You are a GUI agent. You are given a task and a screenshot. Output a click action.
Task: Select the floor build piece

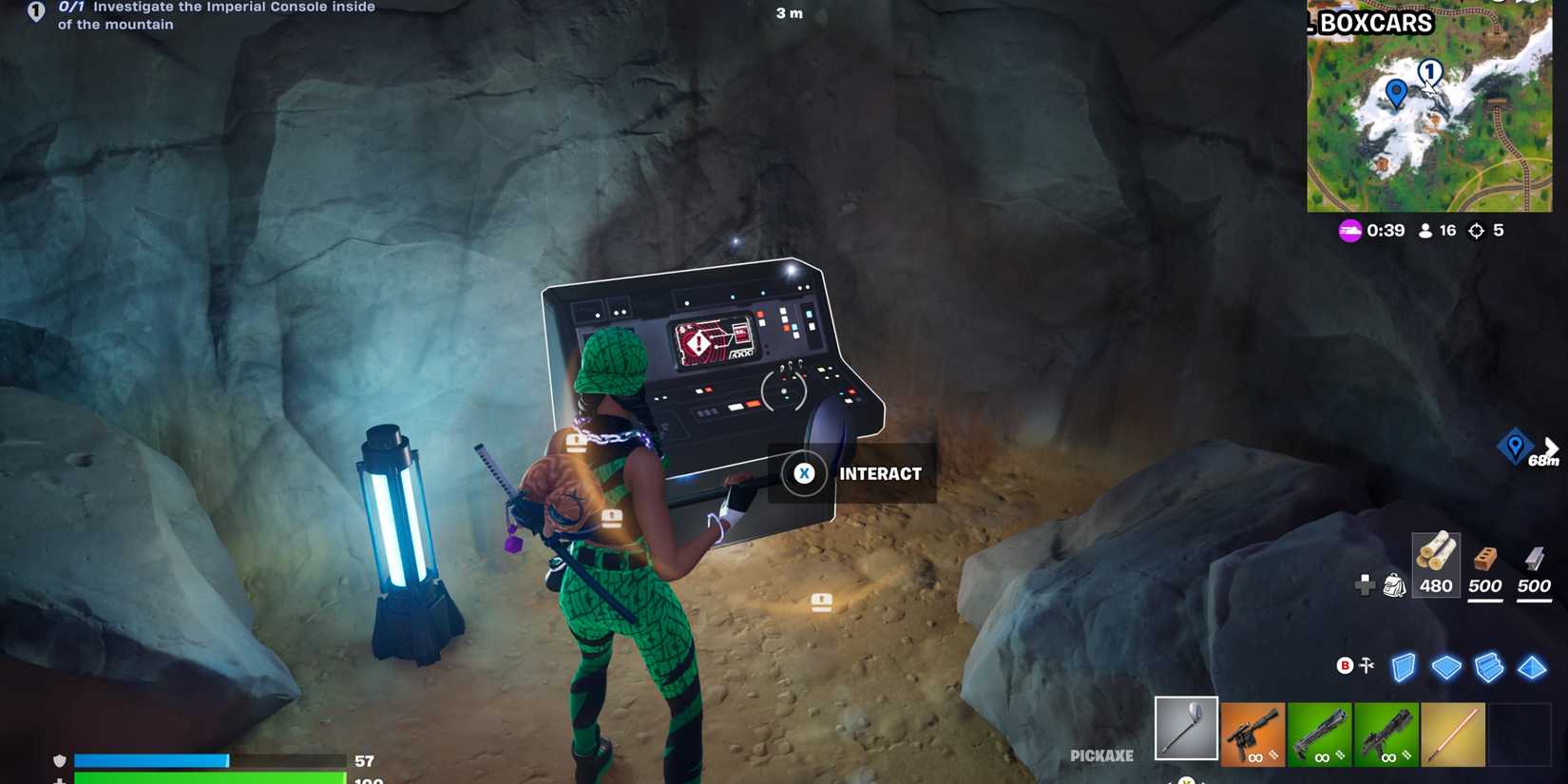1447,667
